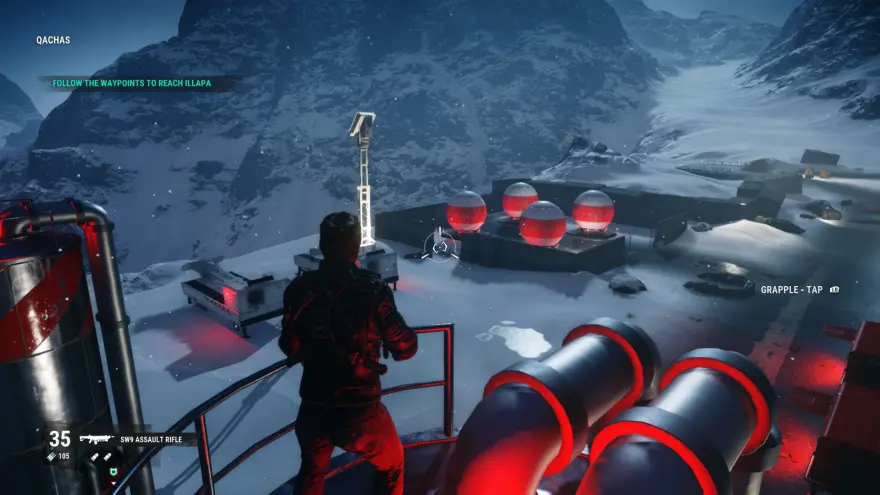Click the Follow the Waypoints objective tracker

139,83
